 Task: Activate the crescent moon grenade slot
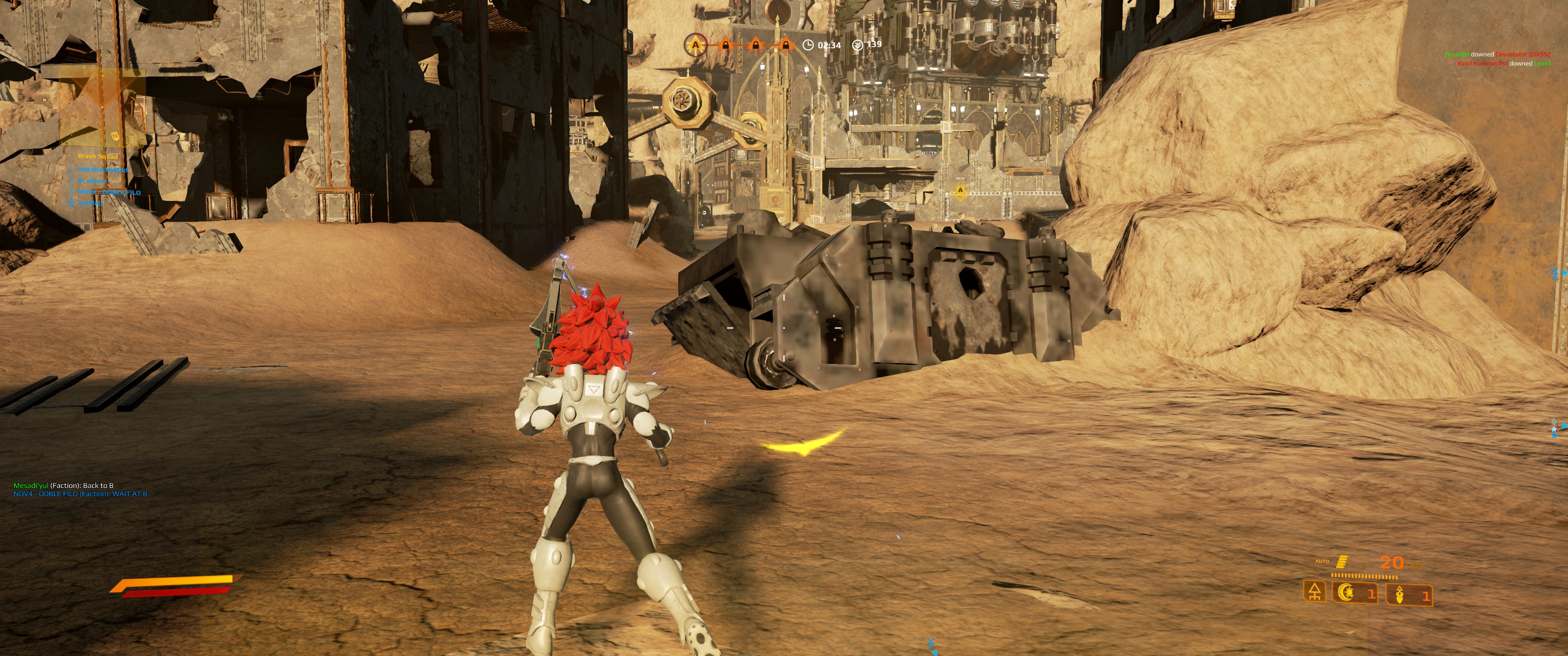click(1356, 593)
